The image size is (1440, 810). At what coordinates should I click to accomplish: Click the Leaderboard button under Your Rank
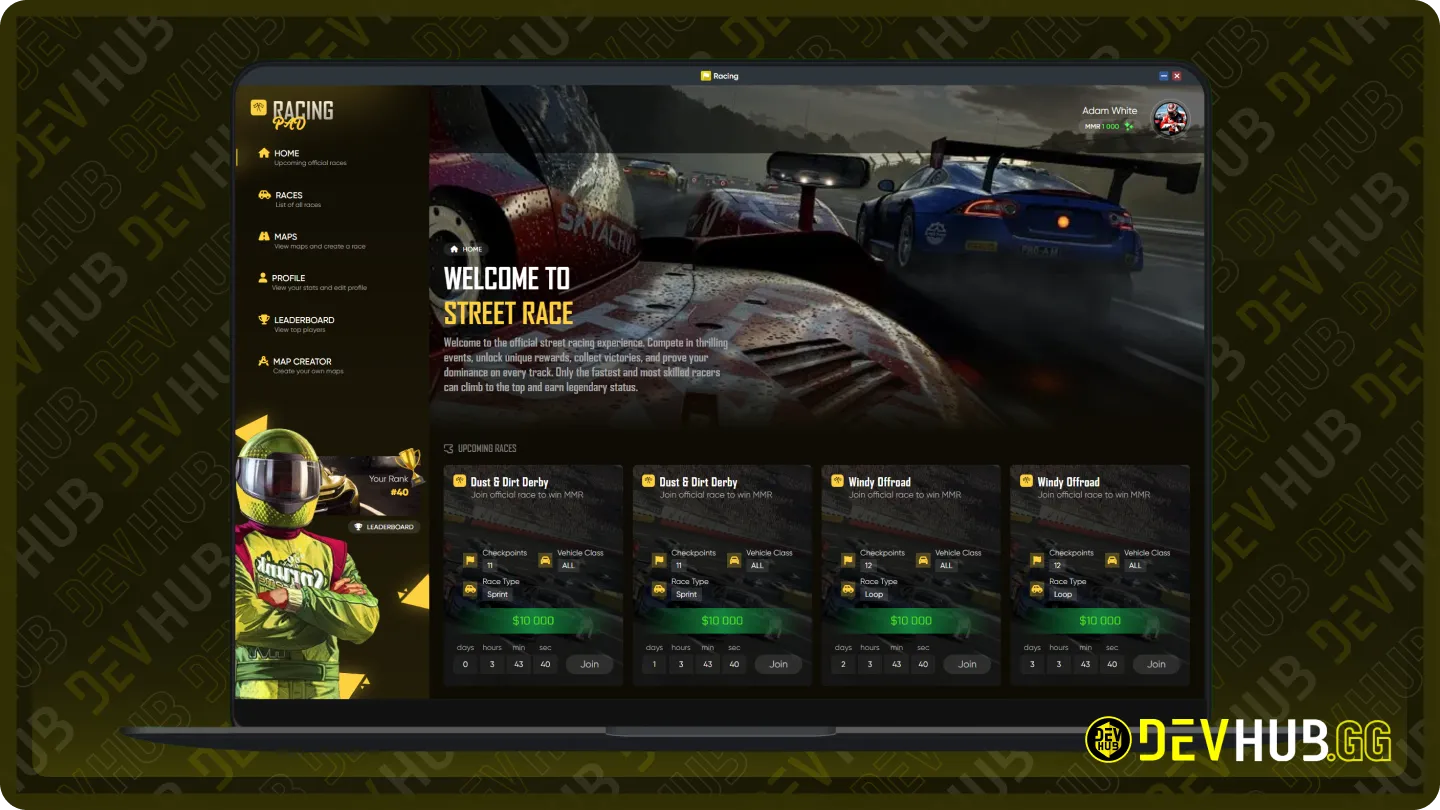385,527
